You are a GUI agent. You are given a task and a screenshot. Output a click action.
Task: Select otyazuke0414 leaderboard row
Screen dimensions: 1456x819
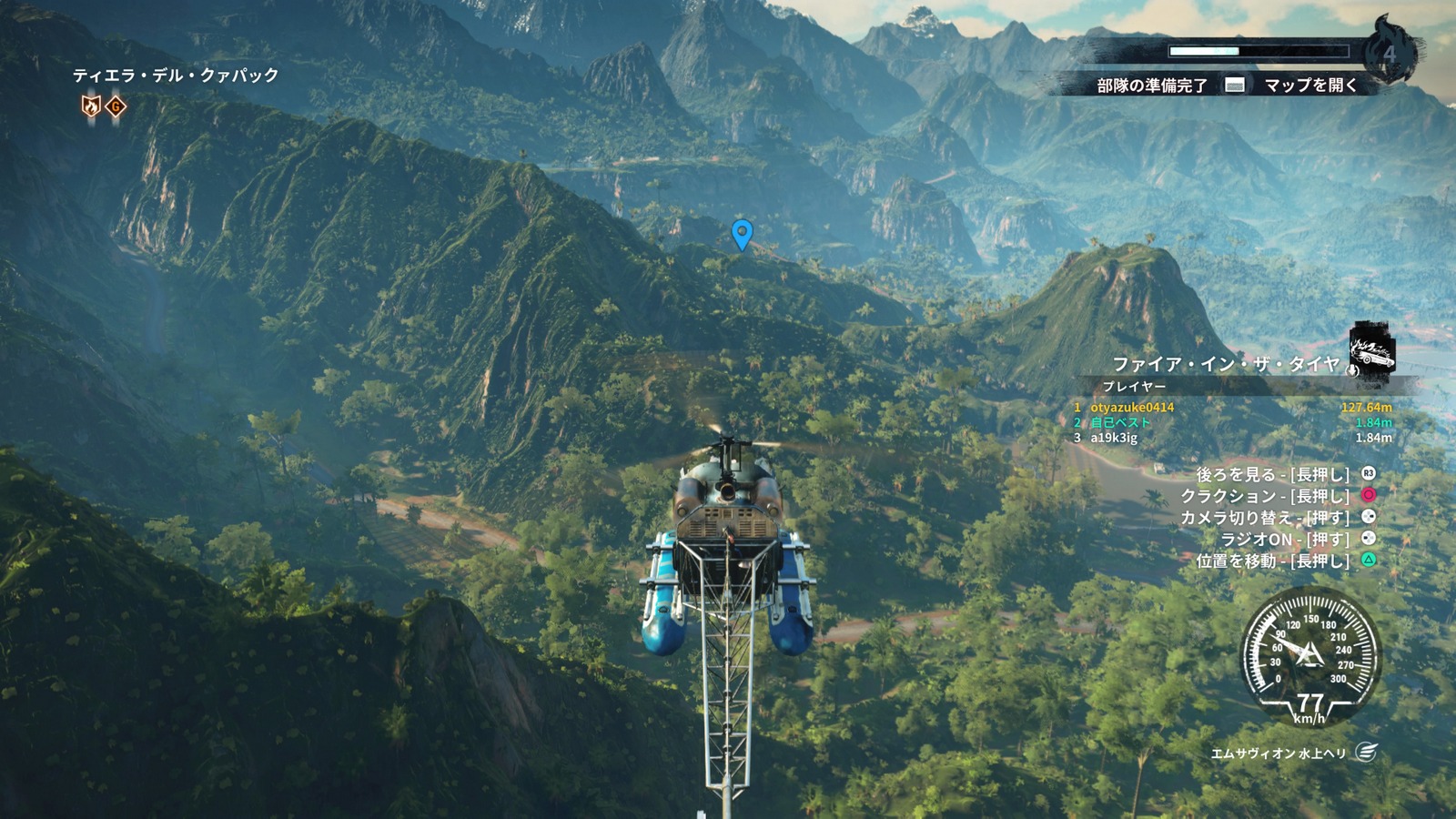coord(1232,408)
